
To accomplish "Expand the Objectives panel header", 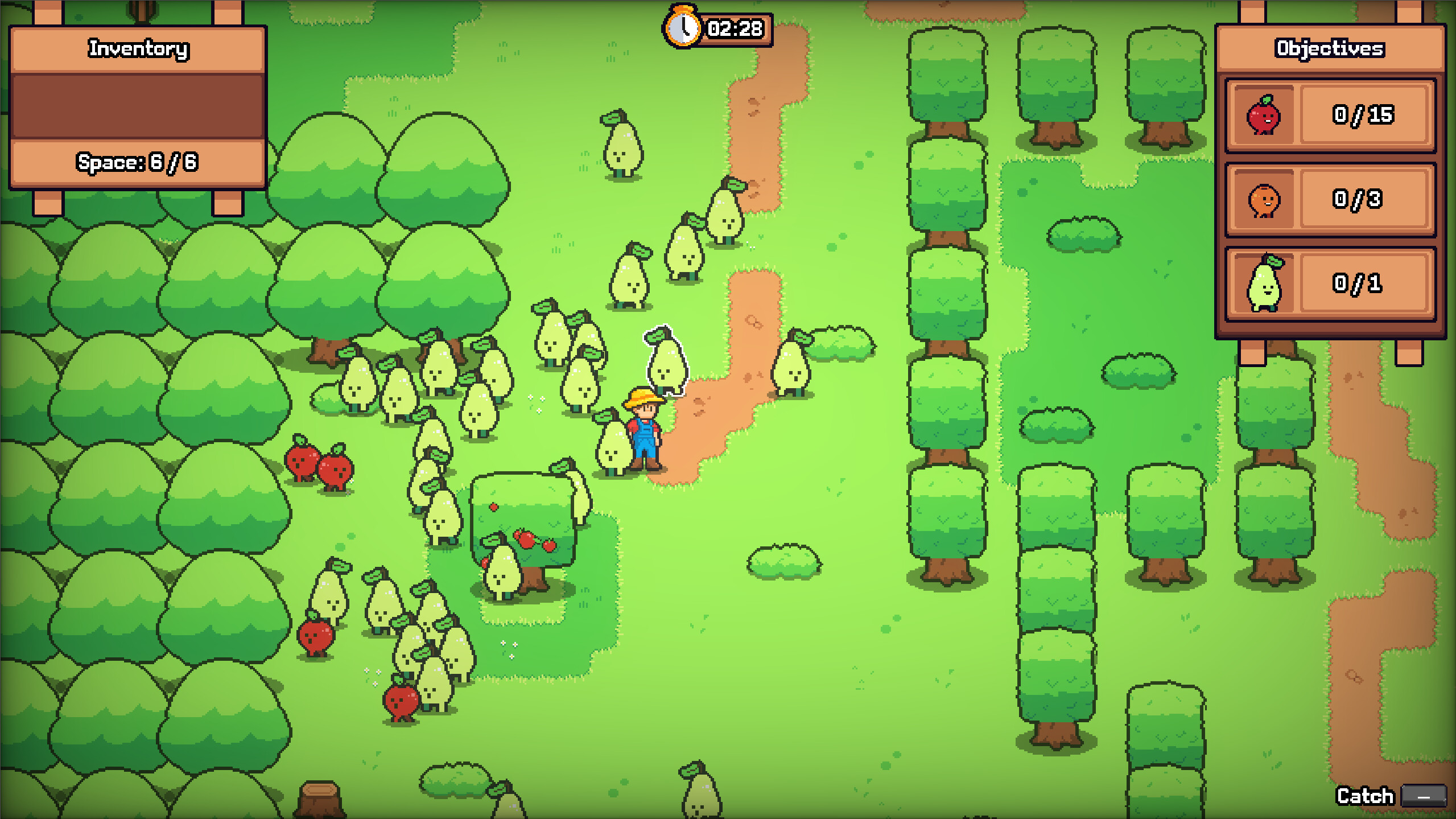I will click(x=1329, y=49).
